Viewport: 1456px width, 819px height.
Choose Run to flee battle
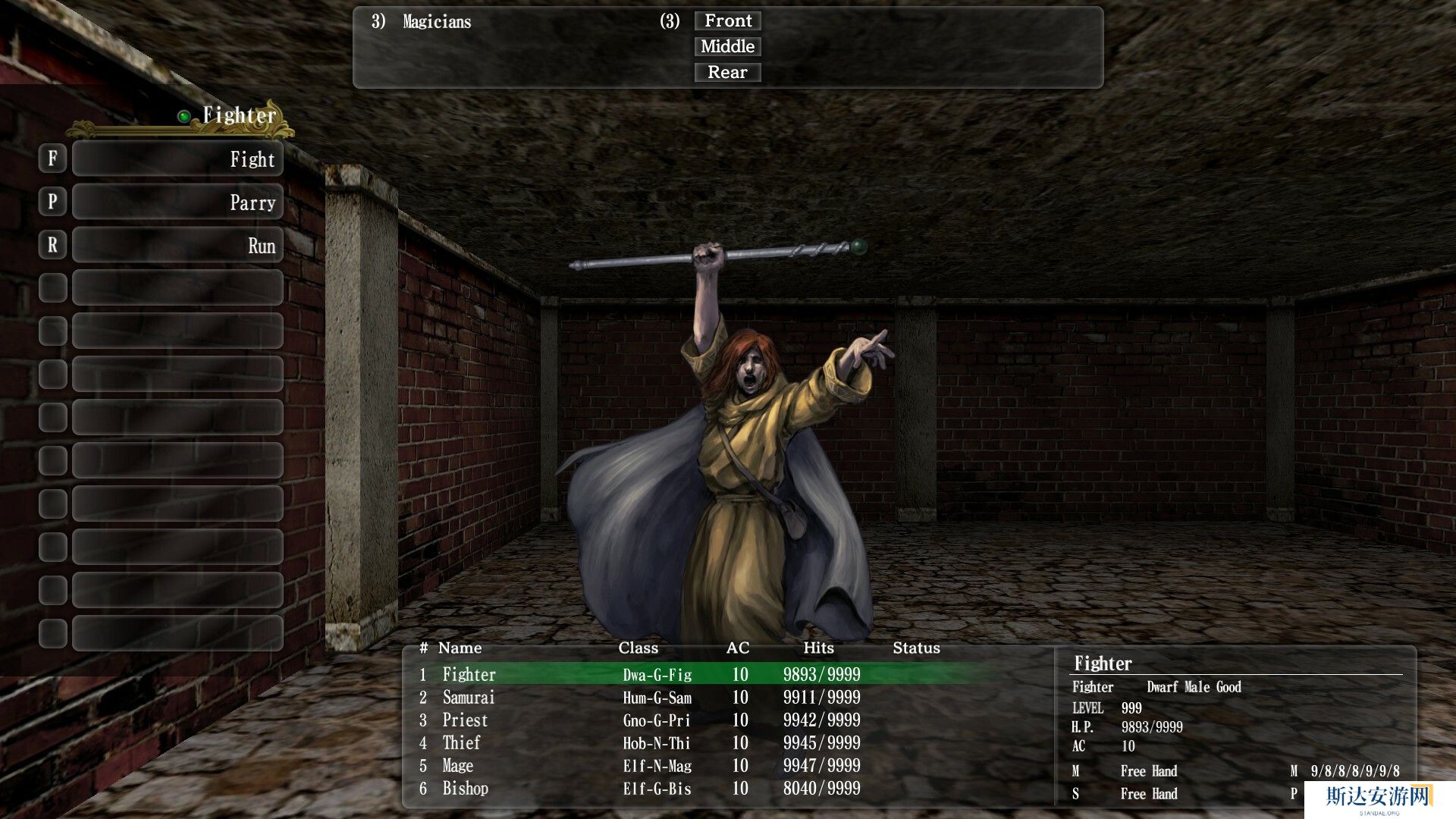coord(177,246)
